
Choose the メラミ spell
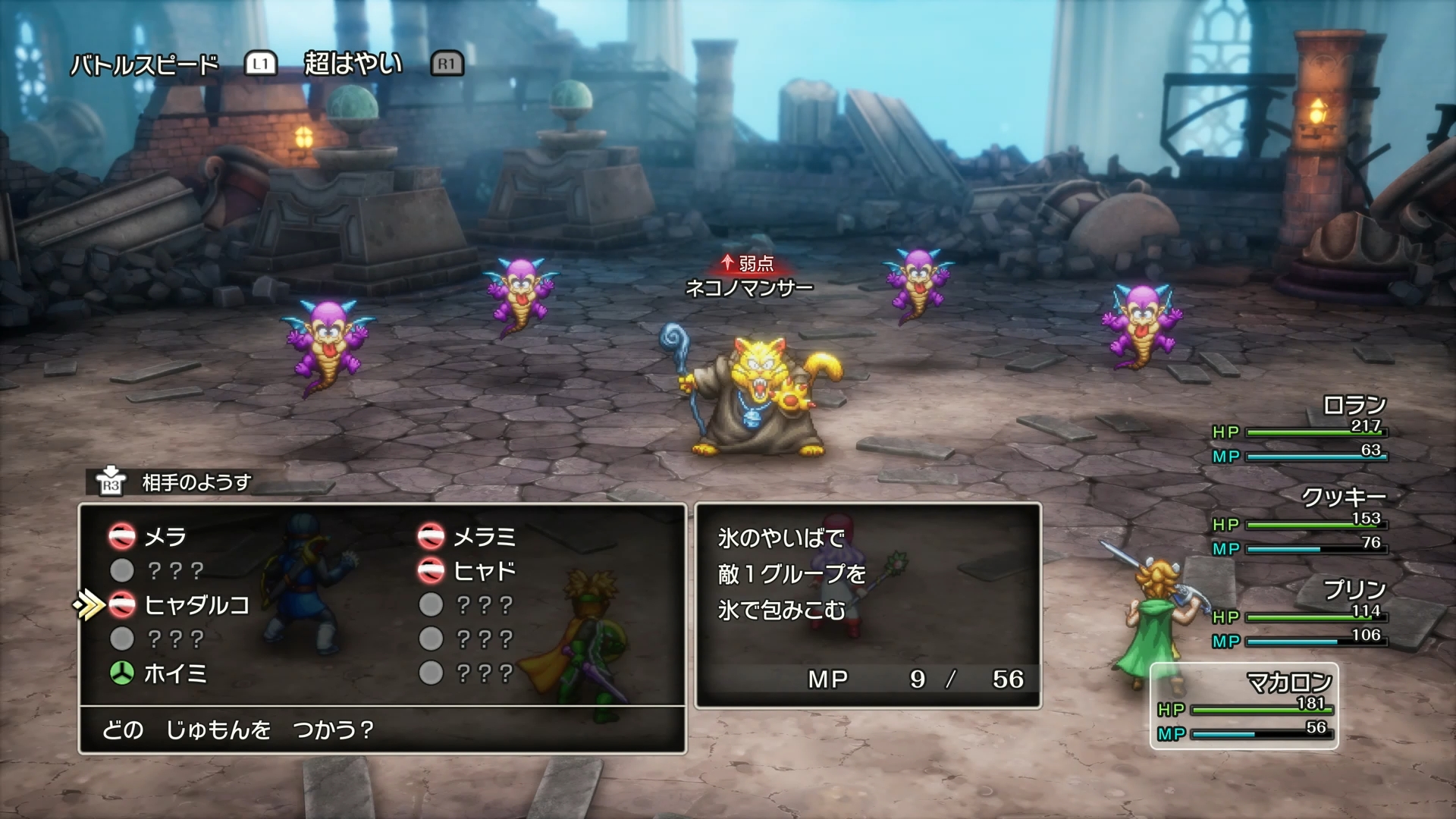point(483,537)
